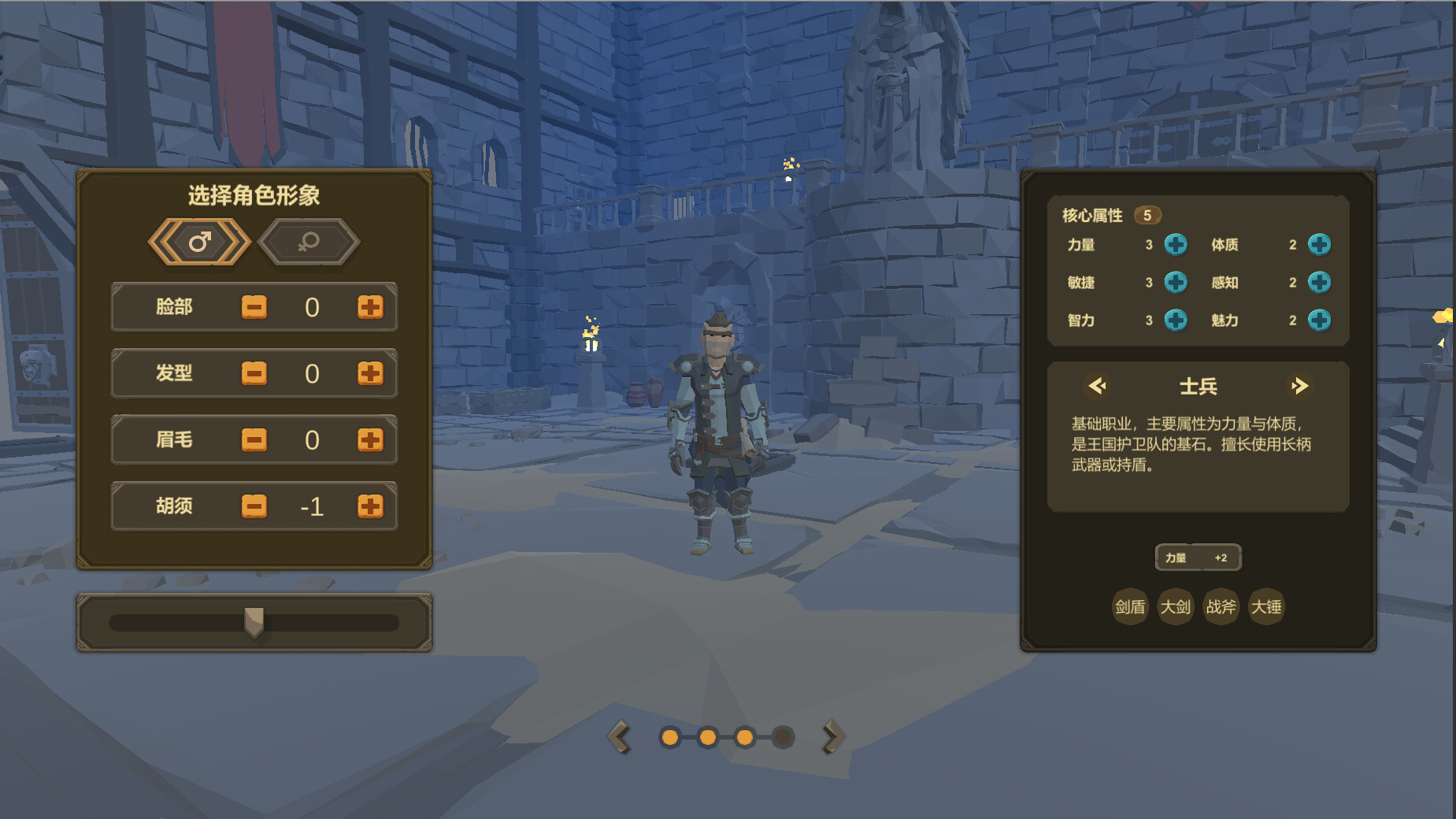The height and width of the screenshot is (819, 1456).
Task: Select the first pagination dot
Action: point(669,737)
